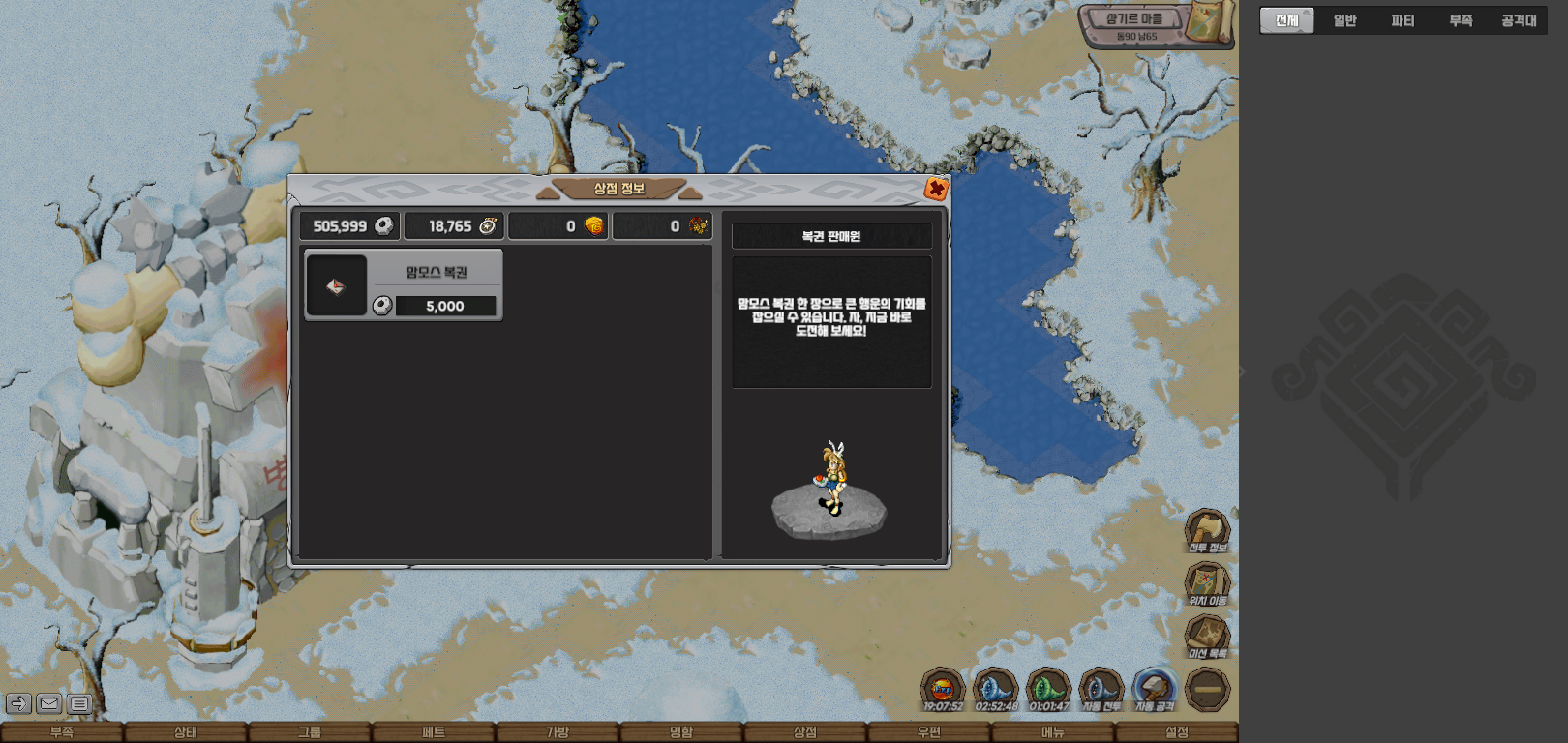Open the 가방 bag menu
Viewport: 1568px width, 743px height.
[558, 732]
